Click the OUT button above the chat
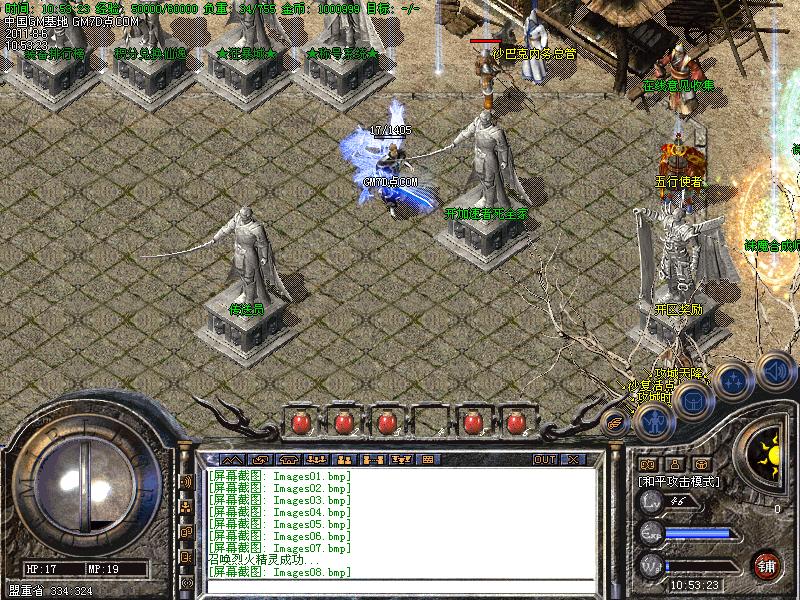The height and width of the screenshot is (600, 800). pos(544,459)
